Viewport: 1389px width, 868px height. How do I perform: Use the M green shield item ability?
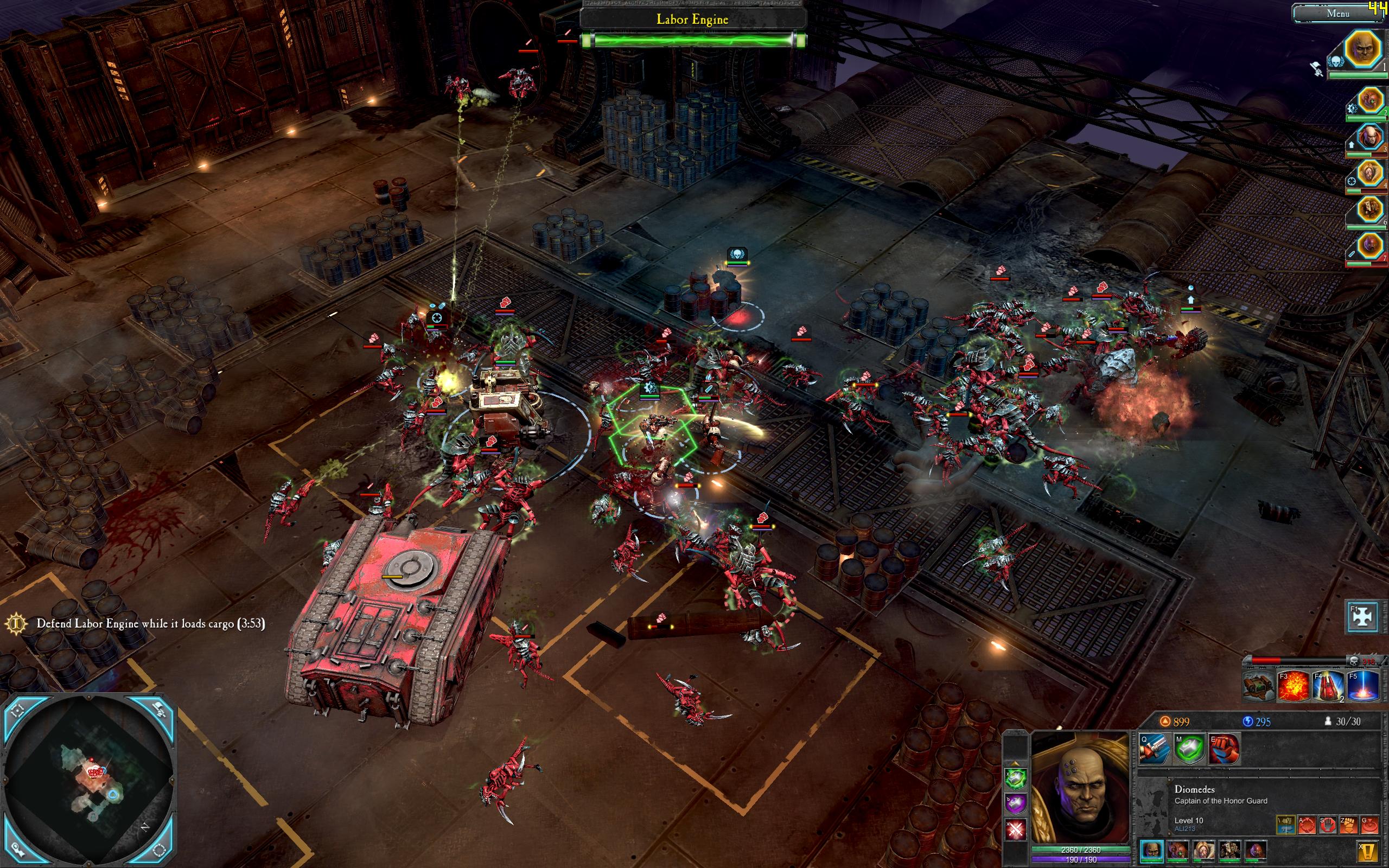(1189, 749)
